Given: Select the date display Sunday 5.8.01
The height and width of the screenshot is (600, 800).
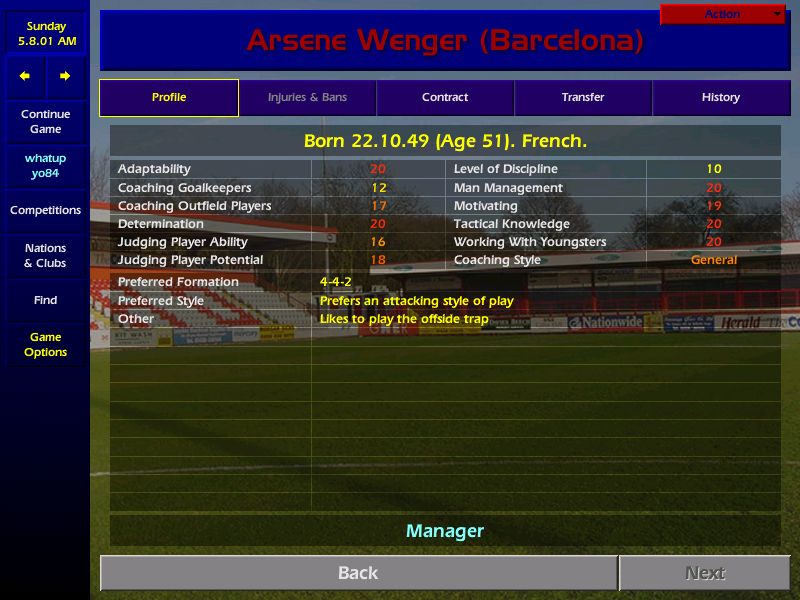Looking at the screenshot, I should pos(45,34).
